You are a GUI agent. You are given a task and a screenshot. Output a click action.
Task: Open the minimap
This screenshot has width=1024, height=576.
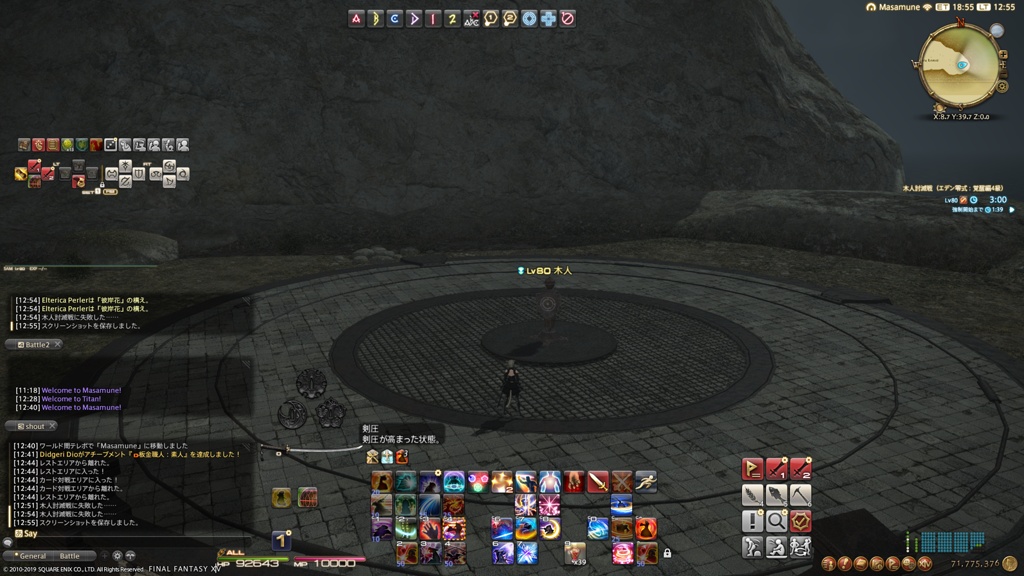click(959, 64)
